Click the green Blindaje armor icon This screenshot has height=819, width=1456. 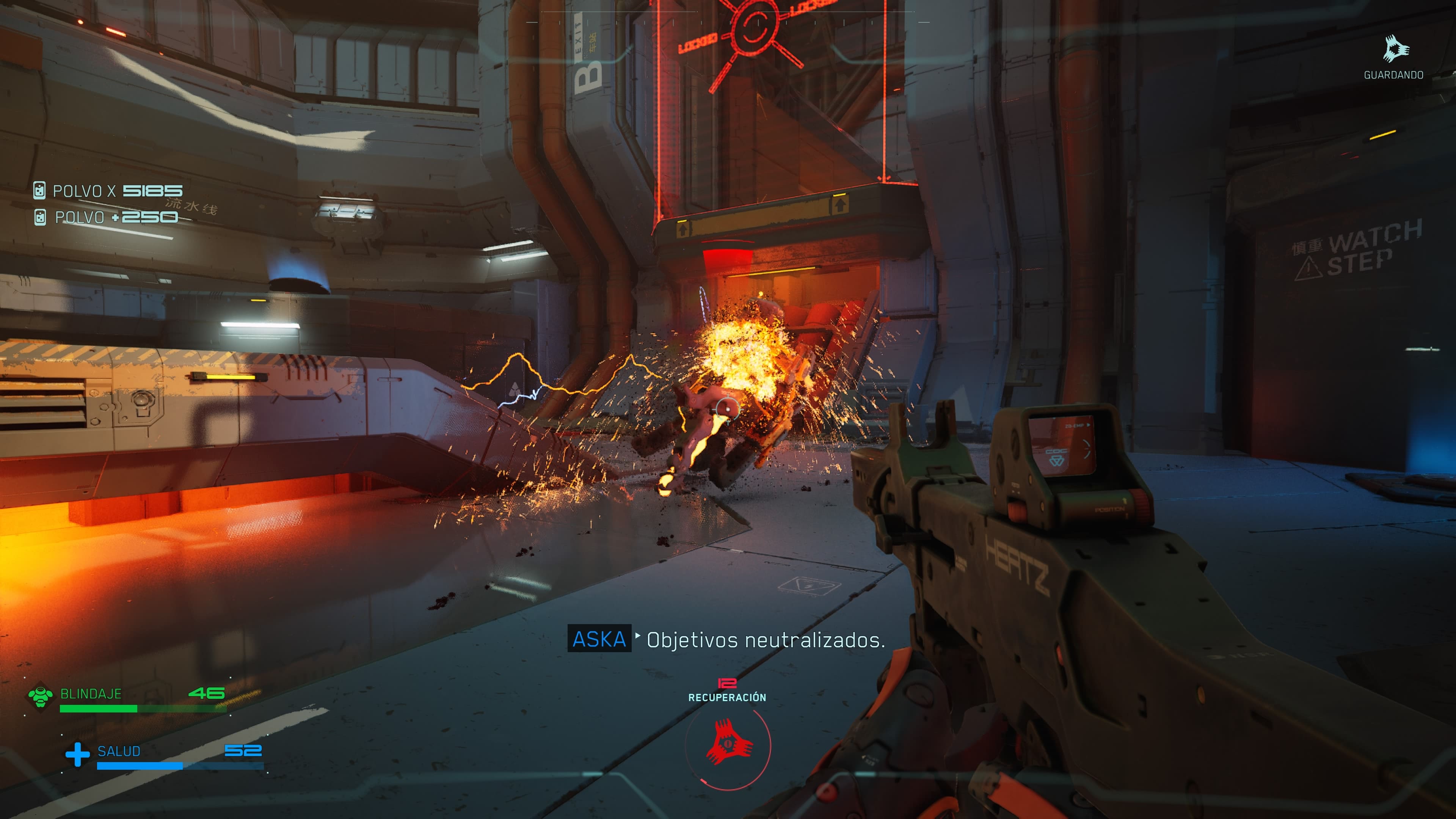(x=41, y=696)
